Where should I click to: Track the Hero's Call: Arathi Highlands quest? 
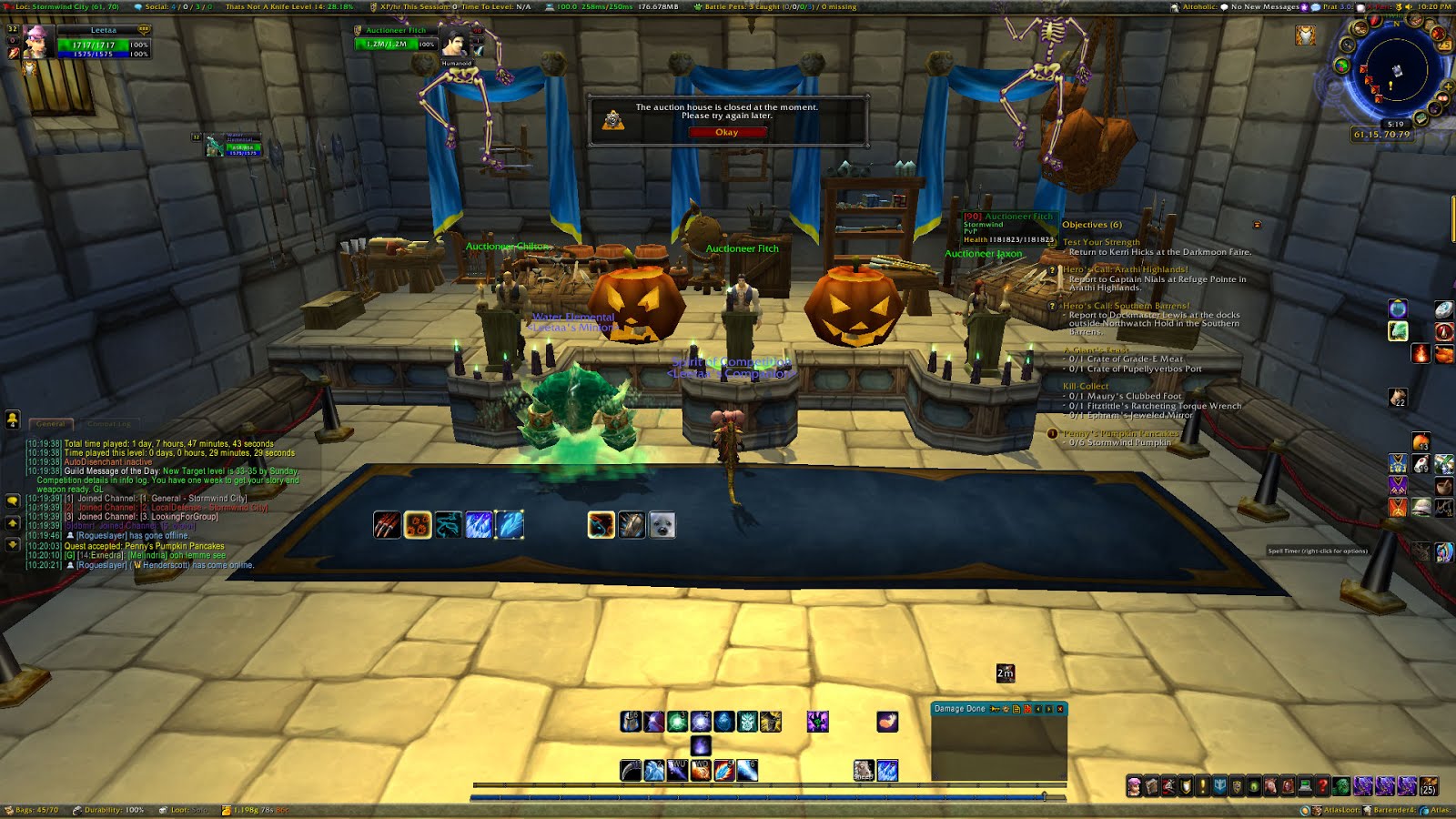point(1125,269)
